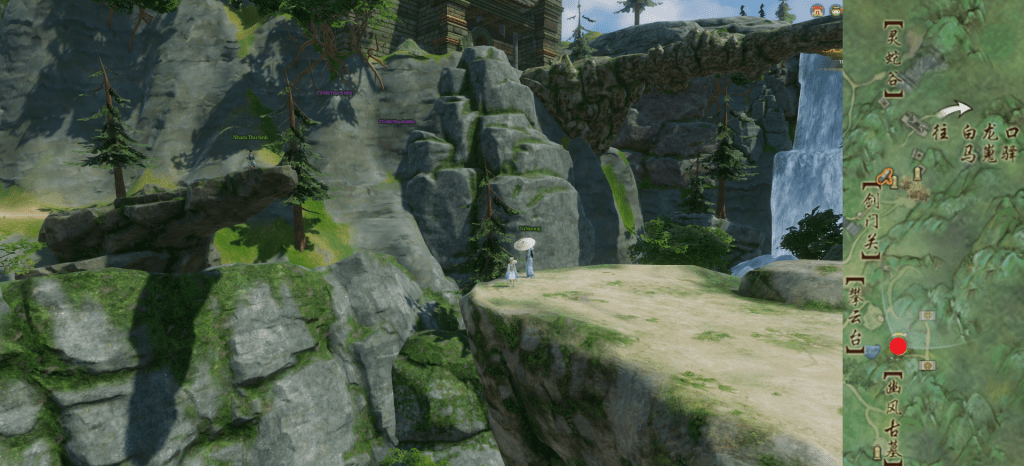
Task: Select the orange marker beside 剑门关
Action: (x=885, y=180)
